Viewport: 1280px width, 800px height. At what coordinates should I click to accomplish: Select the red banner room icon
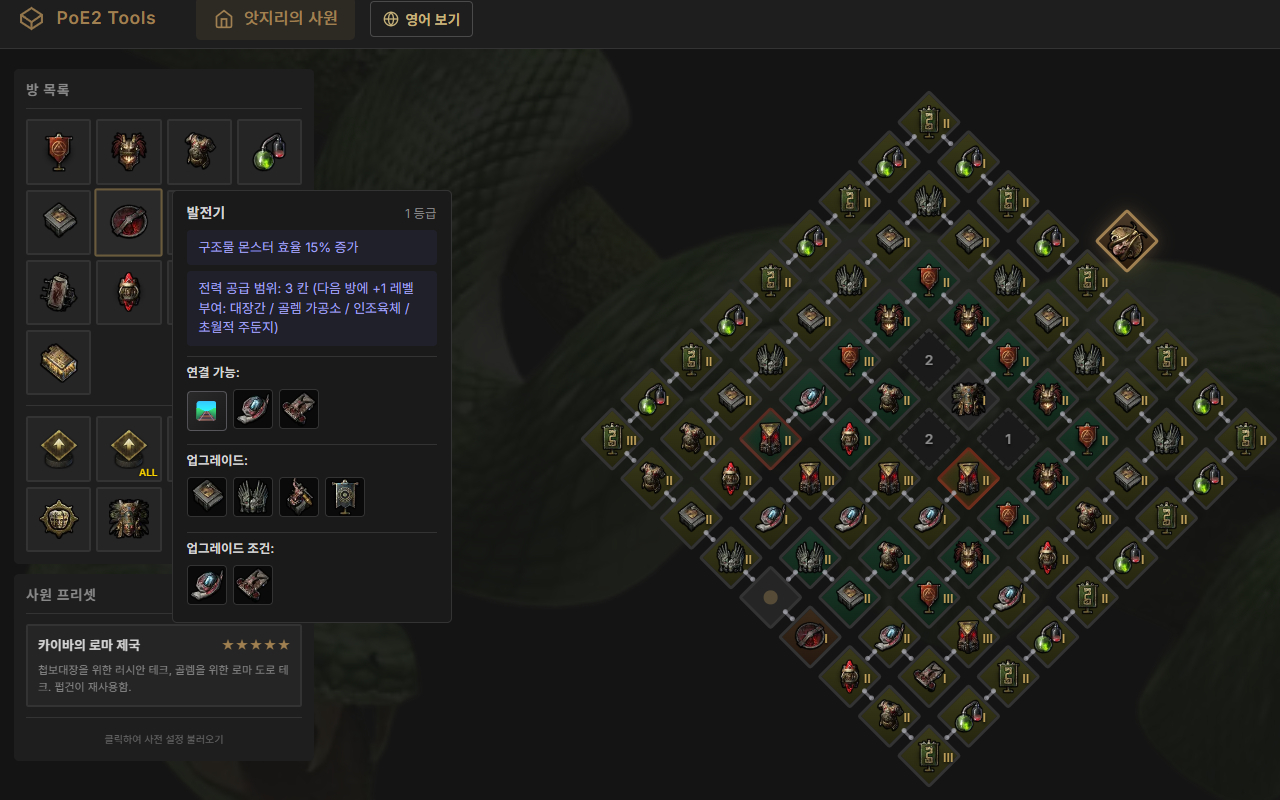(58, 151)
